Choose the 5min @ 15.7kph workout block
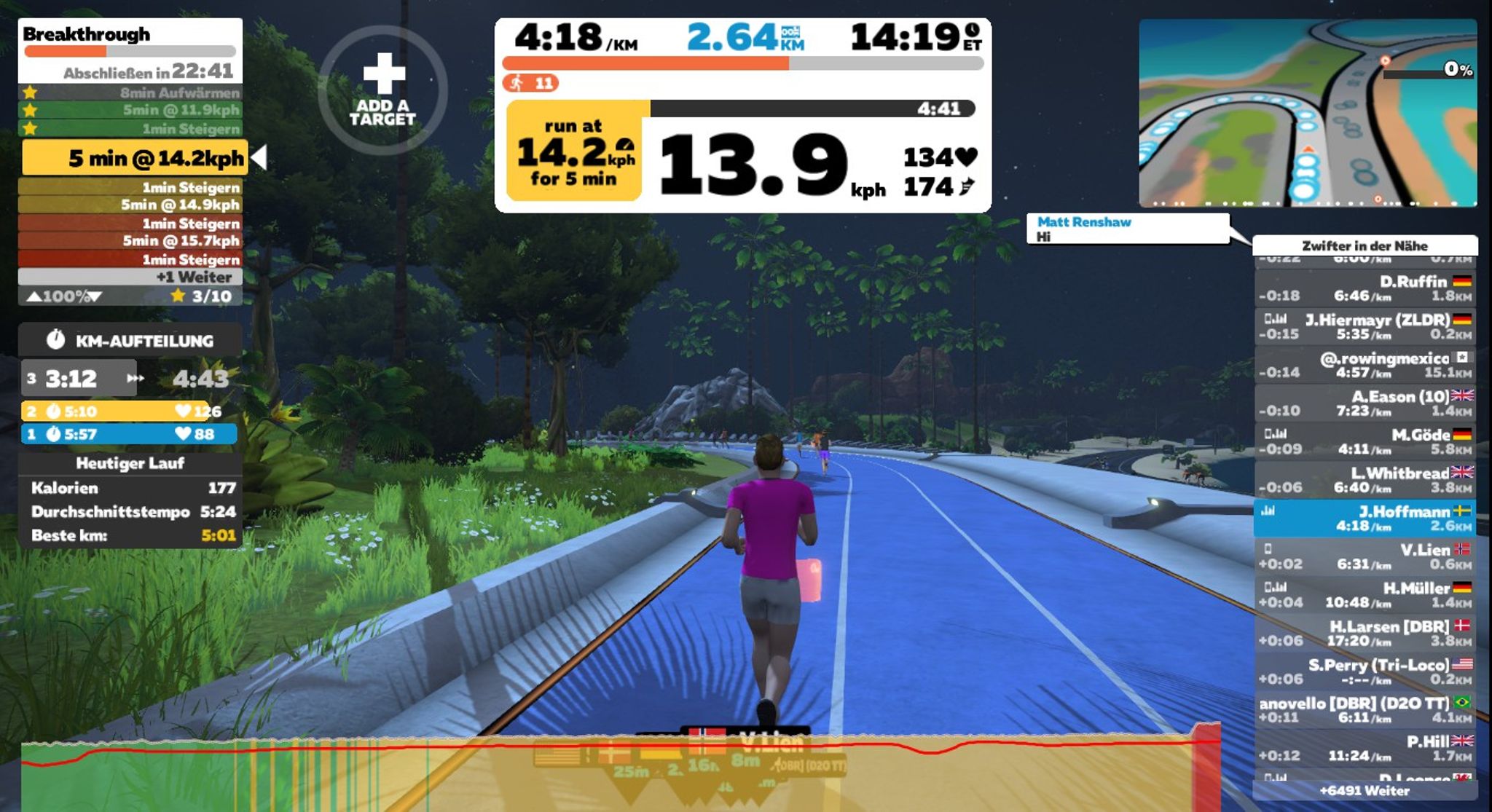This screenshot has width=1492, height=812. point(130,241)
